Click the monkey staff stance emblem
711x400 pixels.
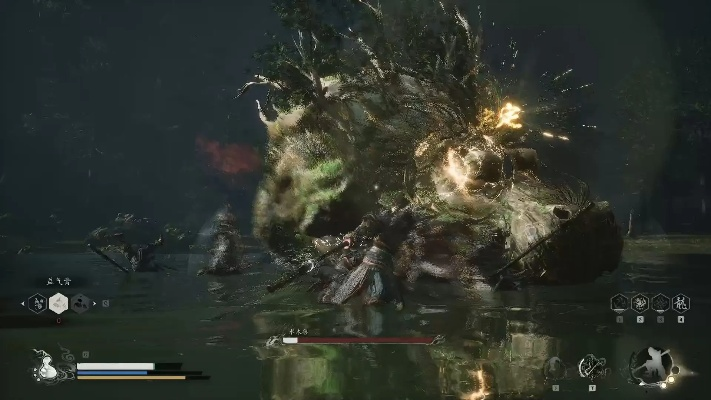coord(652,366)
